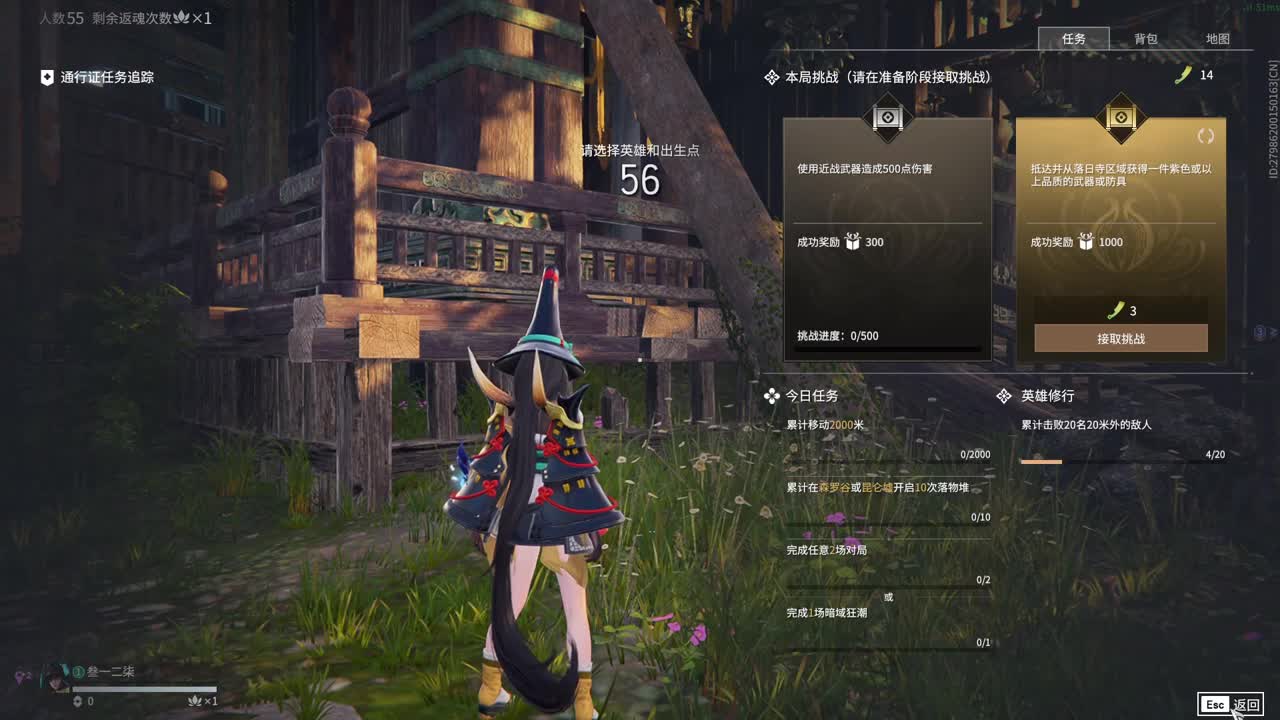Select the 开启10次落物堆 daily task
The height and width of the screenshot is (720, 1280).
[887, 501]
